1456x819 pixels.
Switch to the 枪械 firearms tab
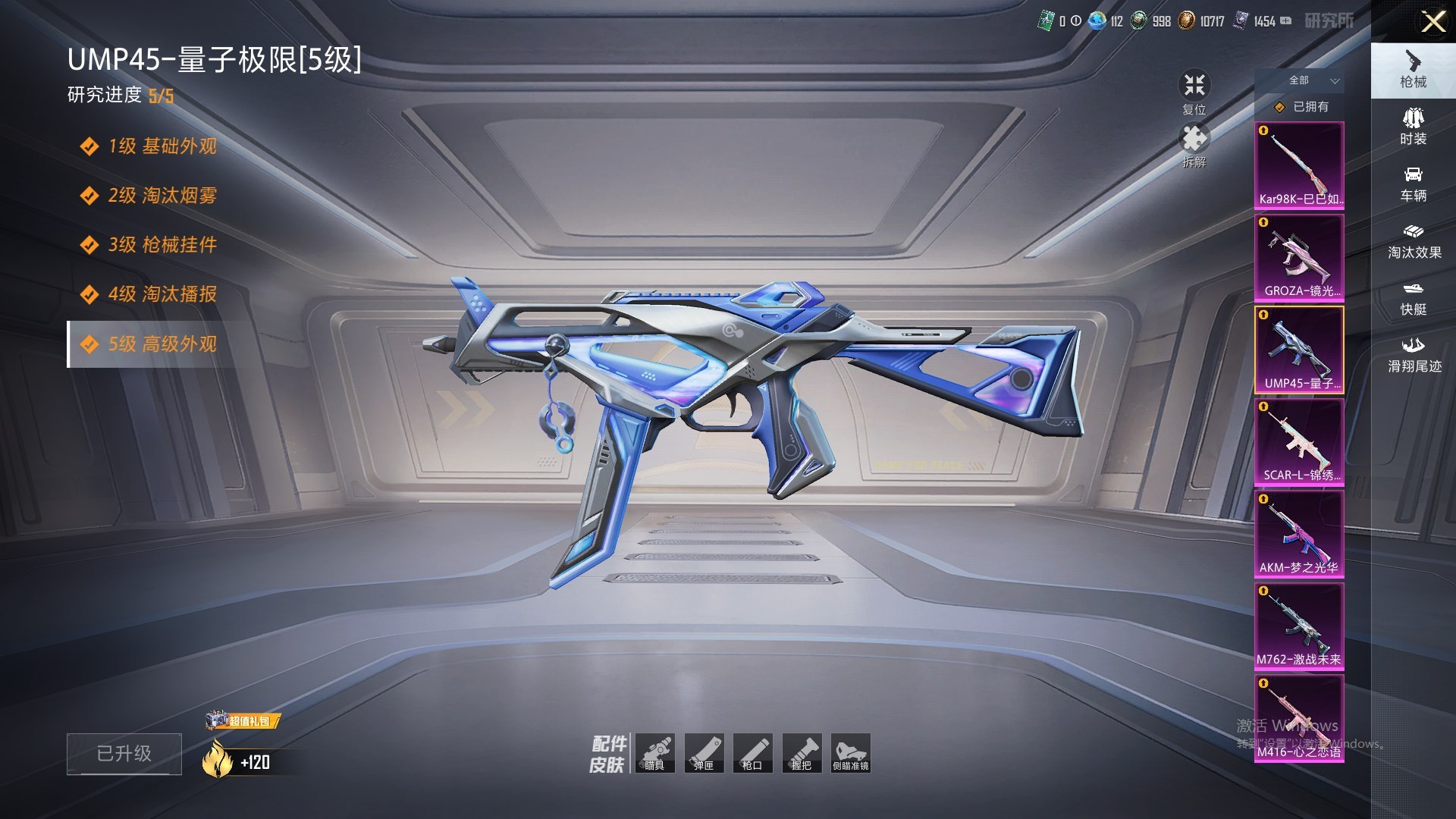(1413, 70)
